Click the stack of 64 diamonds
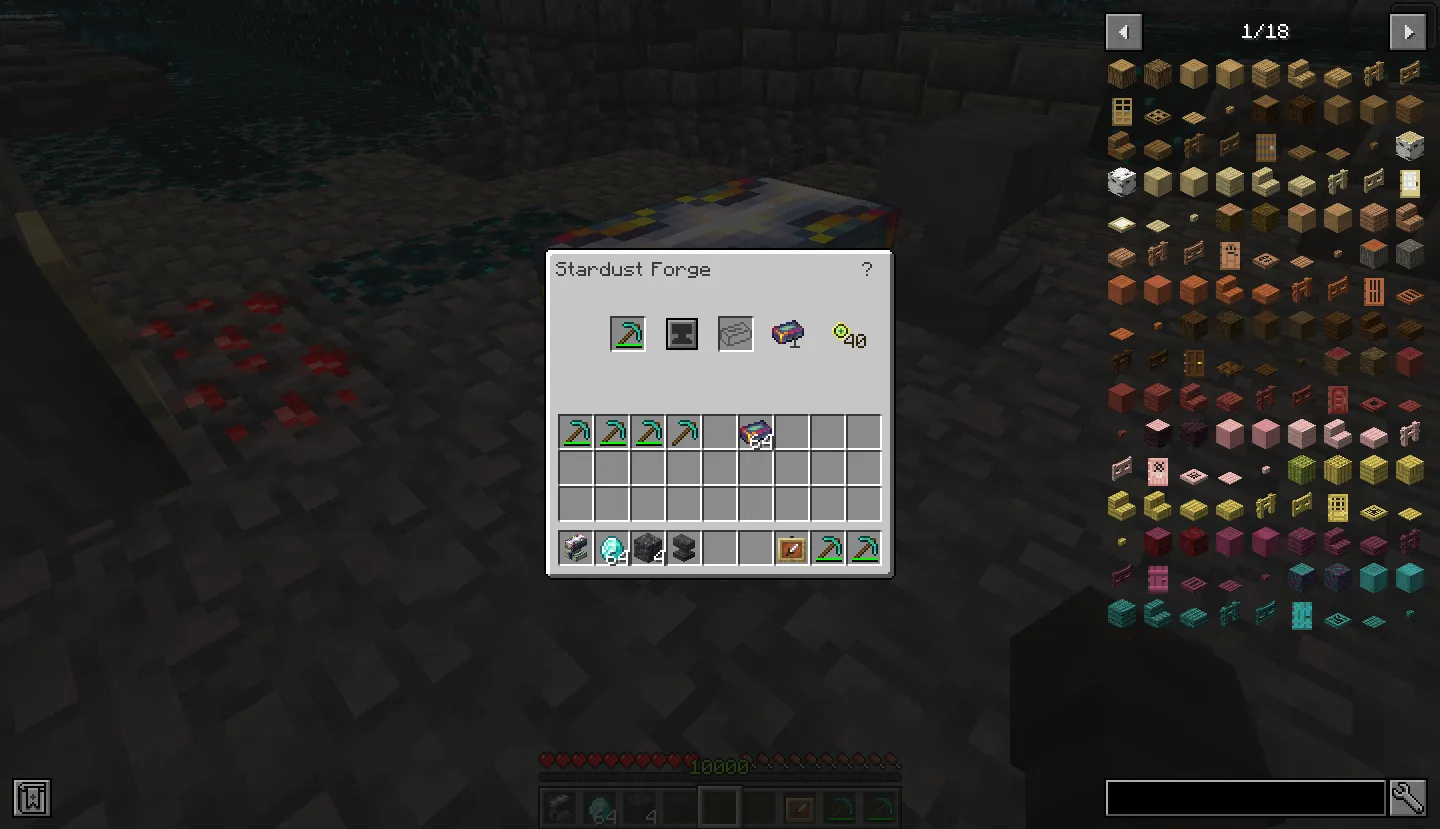The height and width of the screenshot is (829, 1440). (x=611, y=547)
